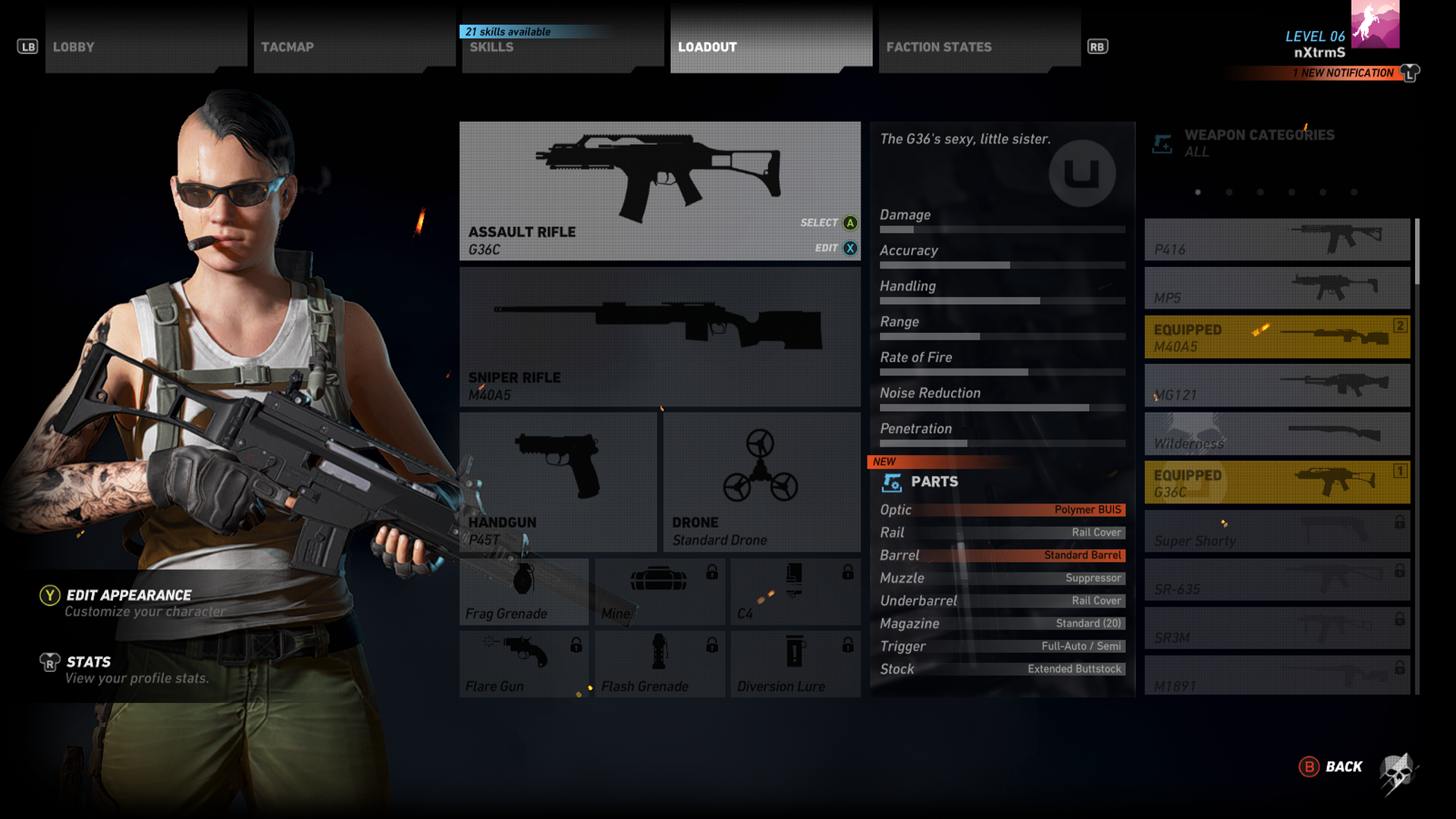
Task: Open the Standard Drone slot
Action: click(x=761, y=482)
